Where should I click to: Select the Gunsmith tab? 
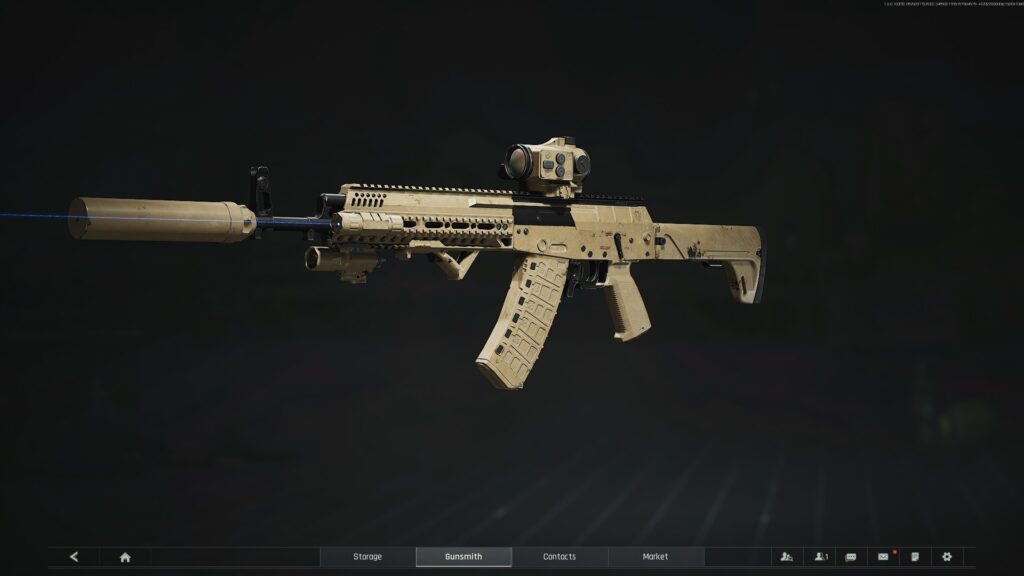click(463, 557)
